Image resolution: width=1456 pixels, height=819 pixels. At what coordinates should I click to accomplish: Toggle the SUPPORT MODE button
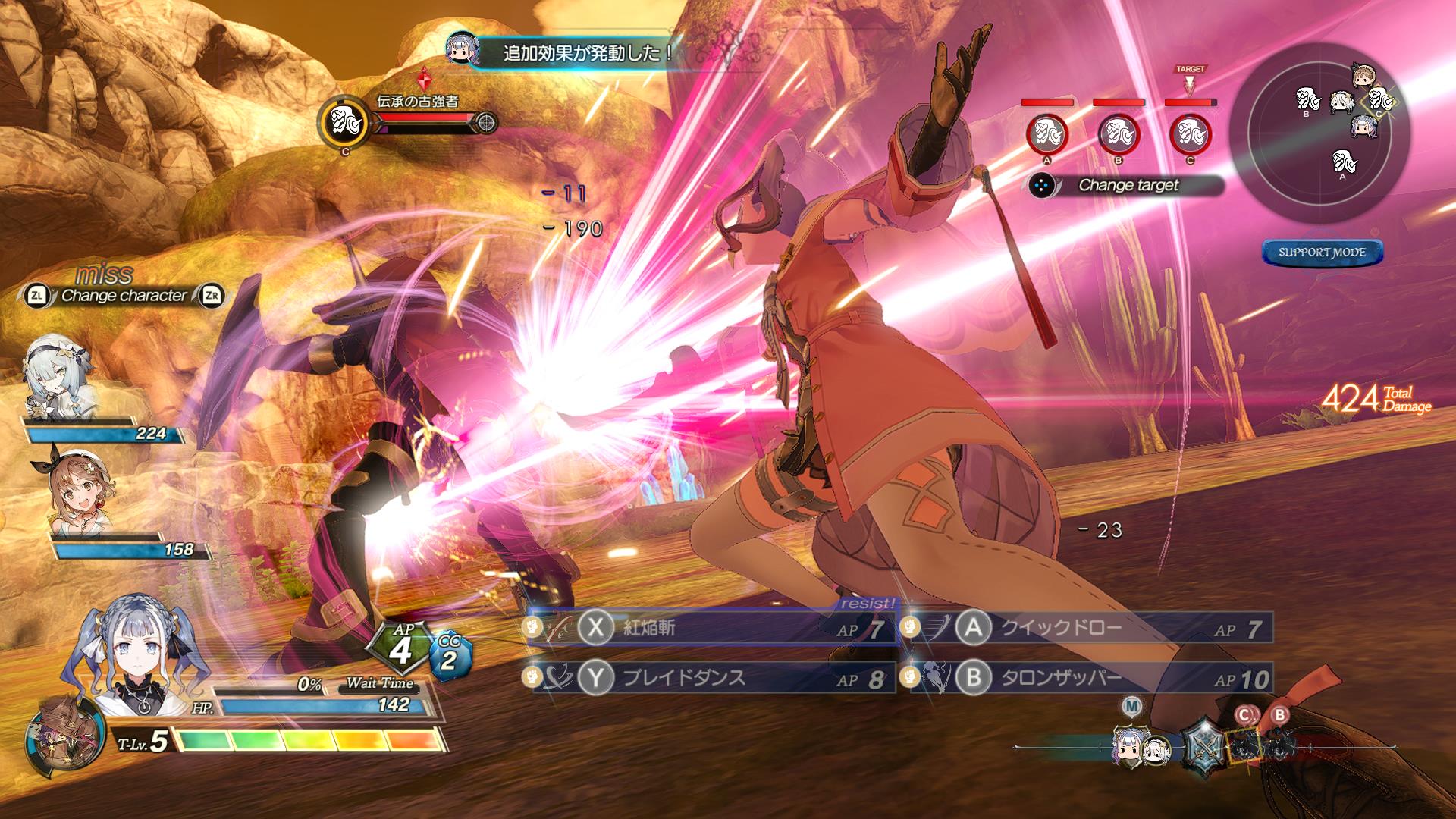(1322, 253)
